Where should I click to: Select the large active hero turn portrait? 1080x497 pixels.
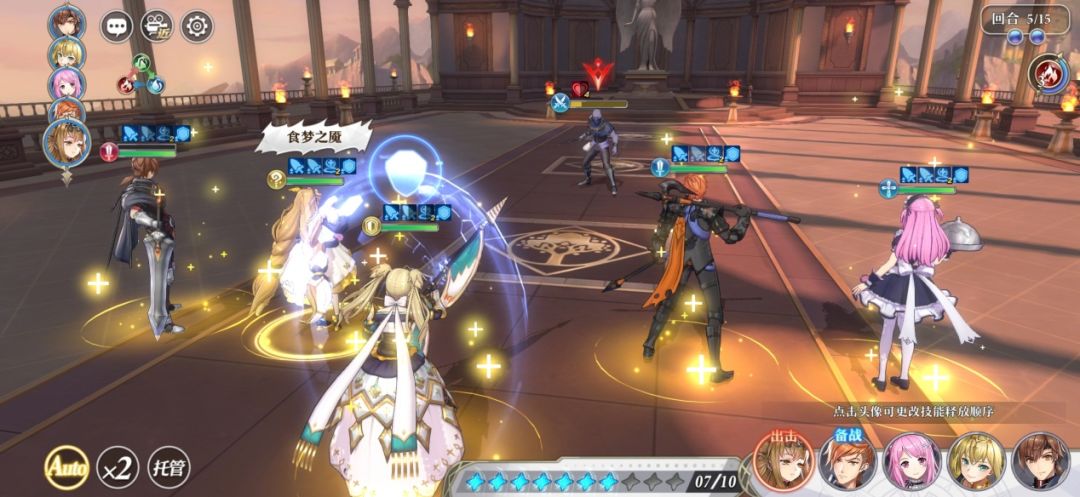pyautogui.click(x=67, y=145)
